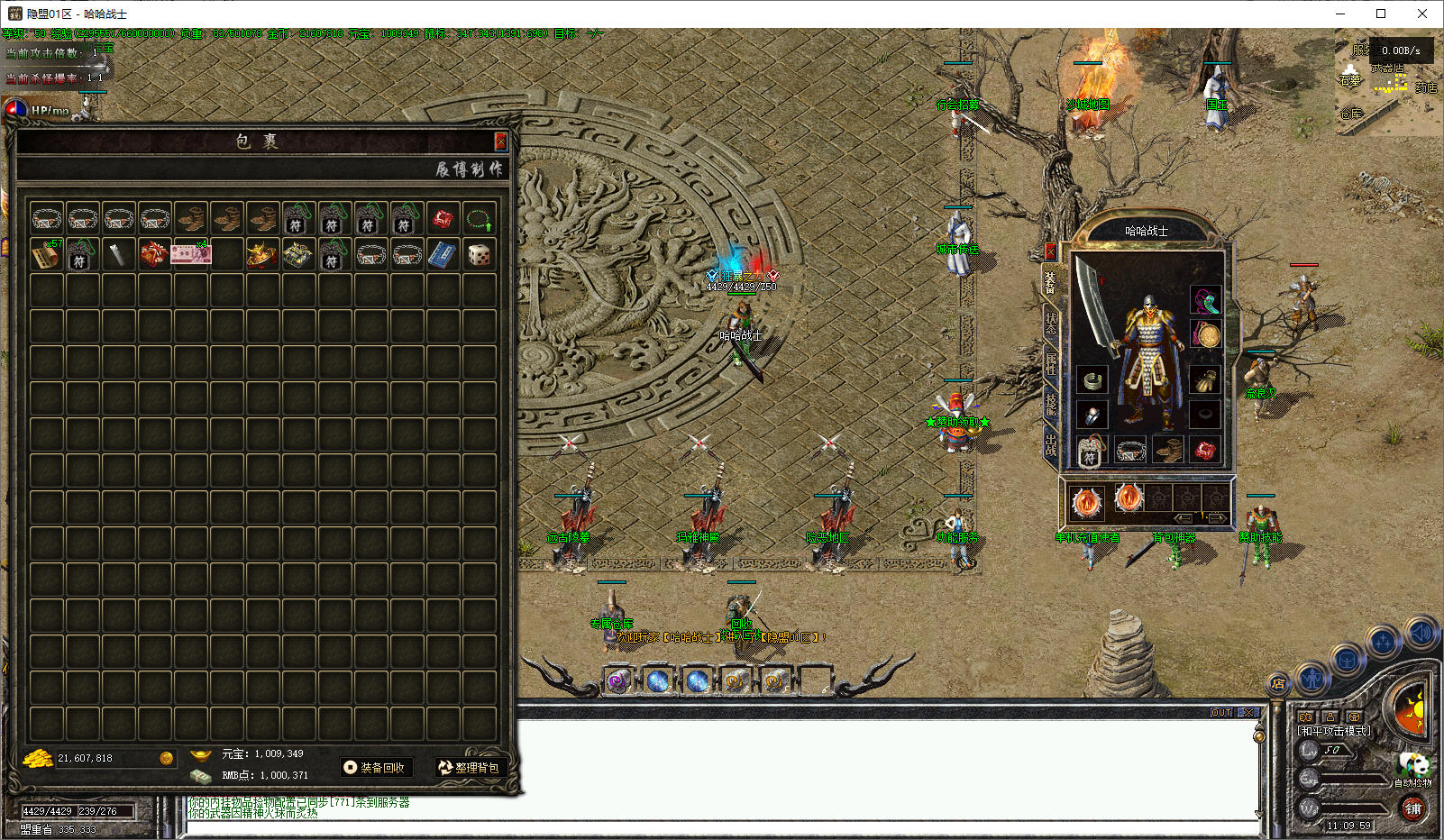
Task: Close the 包裹 bag window
Action: (500, 142)
